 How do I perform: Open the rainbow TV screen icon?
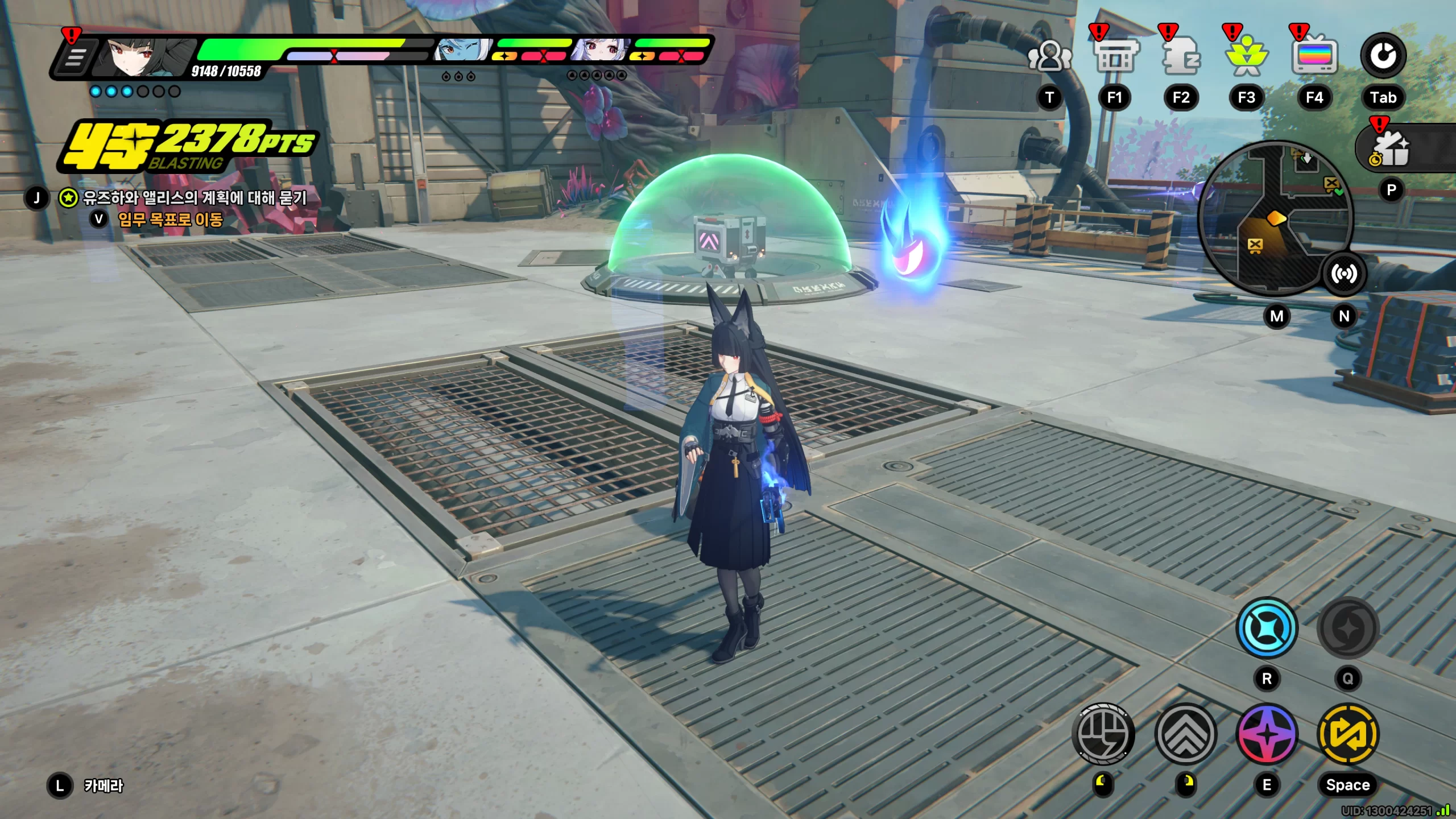click(1314, 57)
